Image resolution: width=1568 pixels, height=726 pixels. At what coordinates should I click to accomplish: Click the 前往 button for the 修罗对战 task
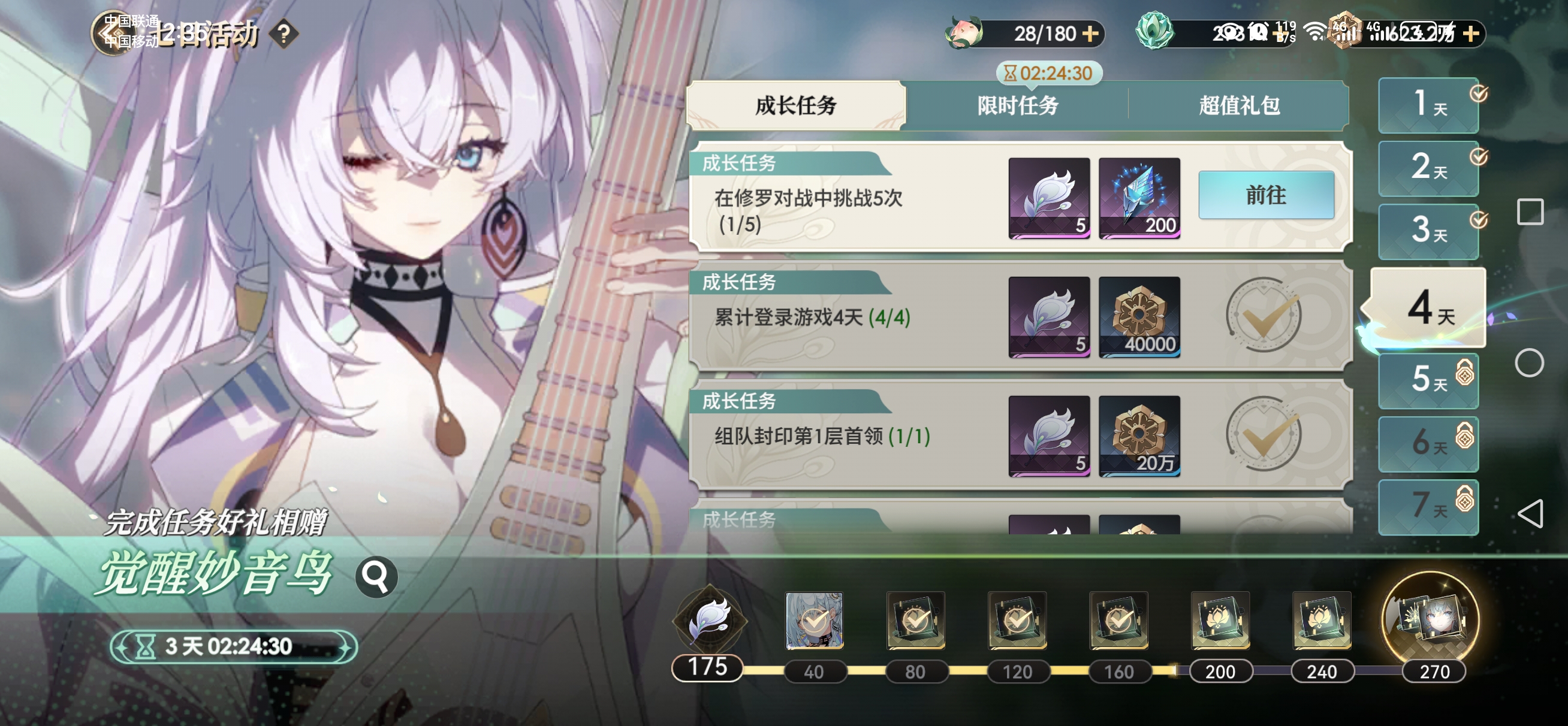1265,195
